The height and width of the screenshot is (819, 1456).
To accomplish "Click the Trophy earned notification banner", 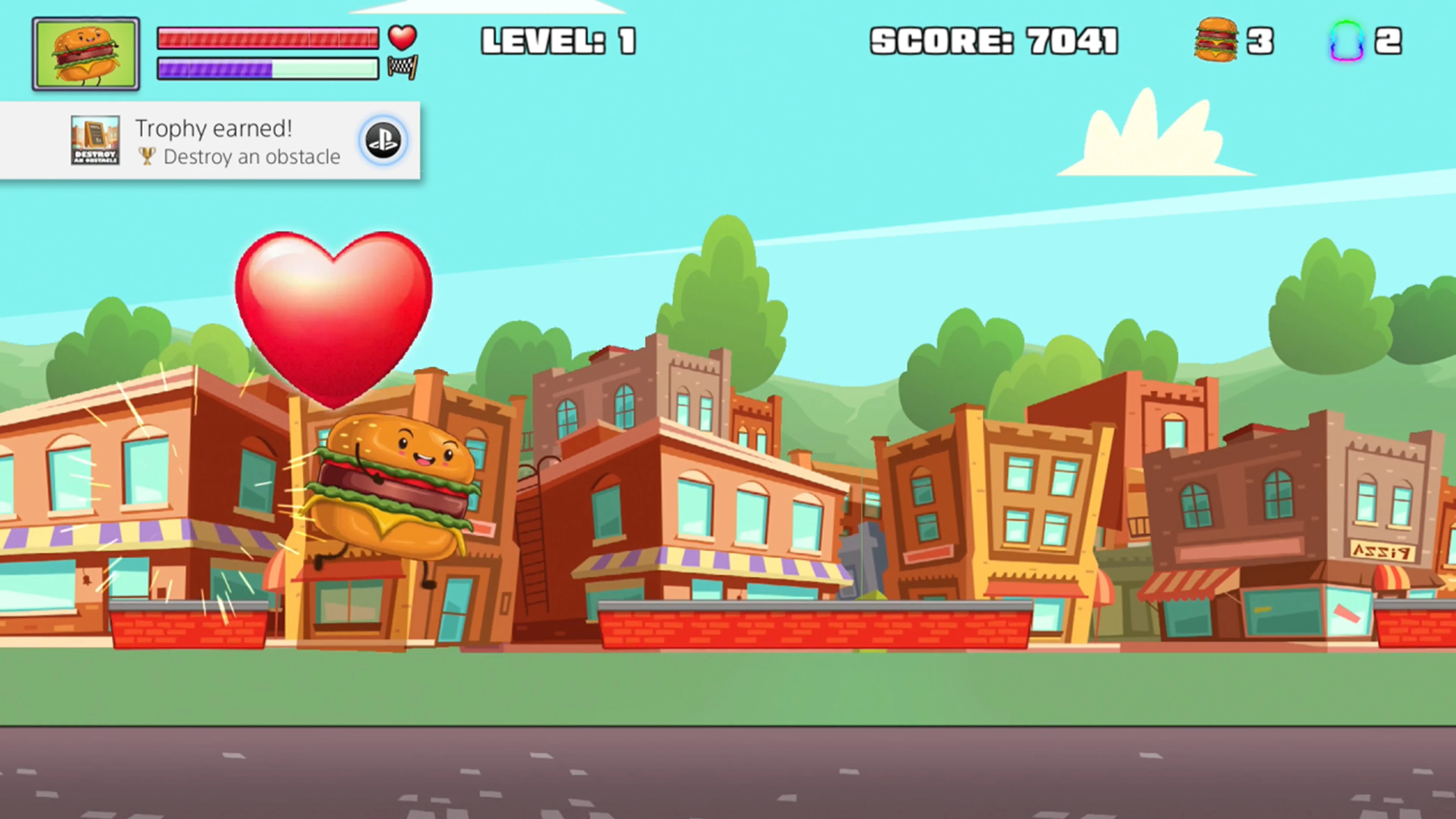I will point(215,140).
